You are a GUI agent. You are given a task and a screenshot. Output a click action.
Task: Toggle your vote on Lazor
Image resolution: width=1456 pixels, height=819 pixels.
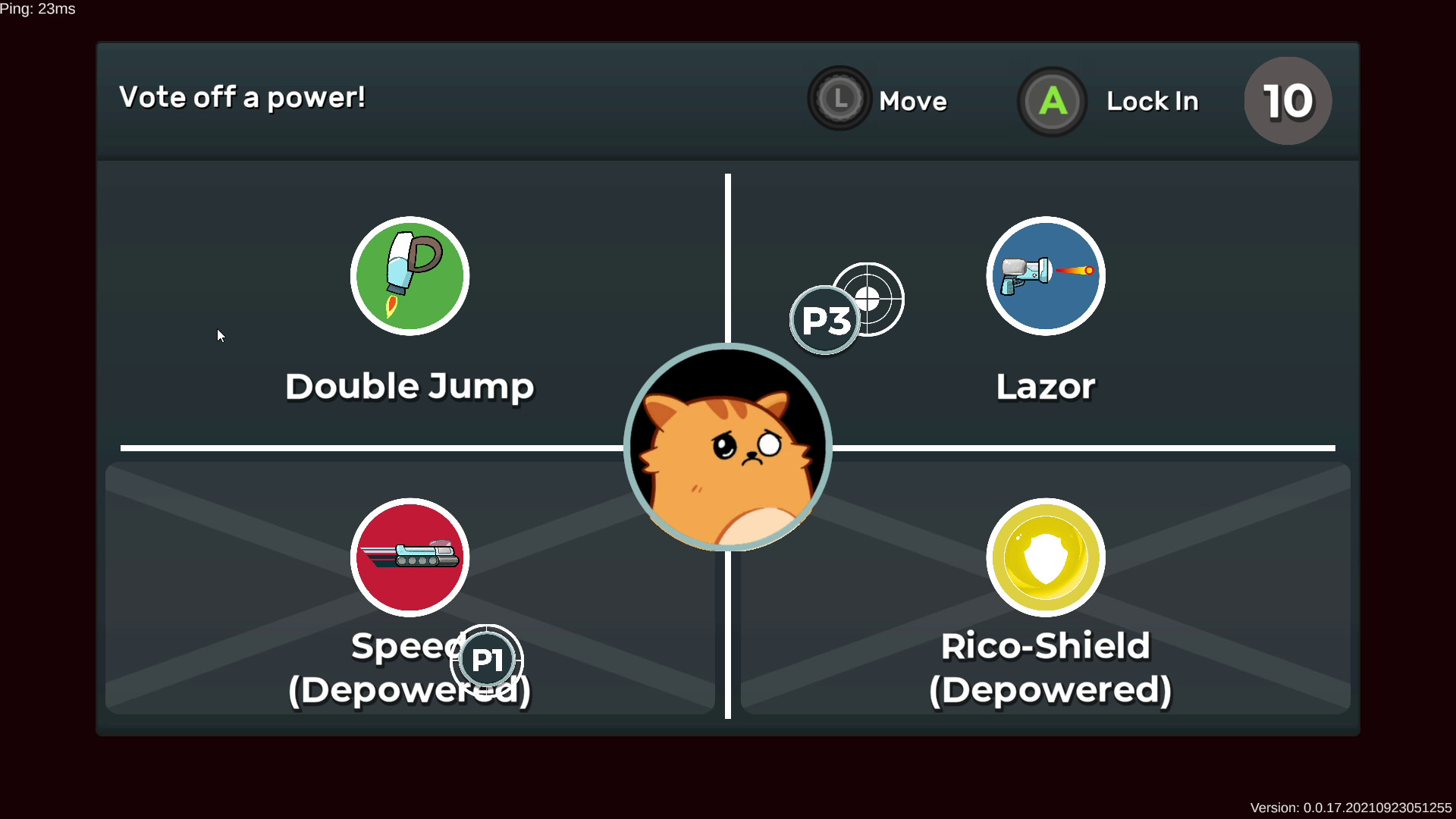1045,303
